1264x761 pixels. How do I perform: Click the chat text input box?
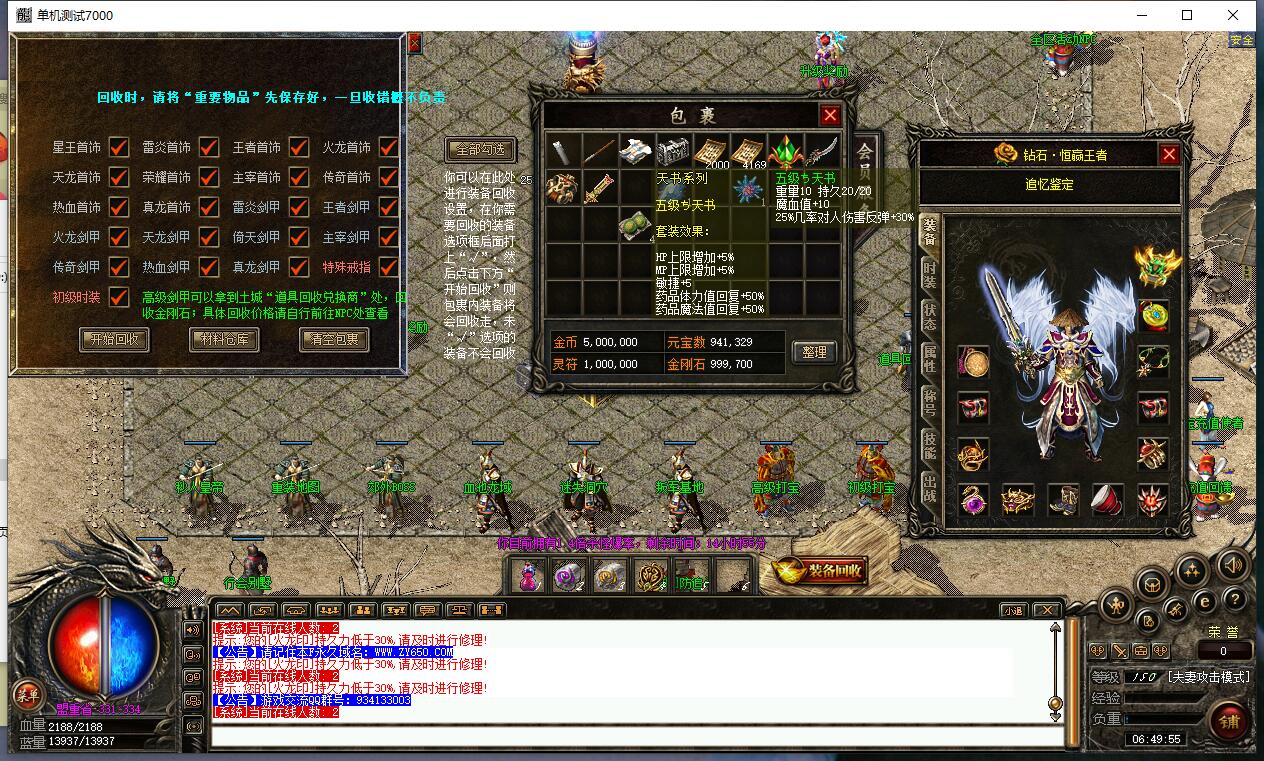click(636, 737)
